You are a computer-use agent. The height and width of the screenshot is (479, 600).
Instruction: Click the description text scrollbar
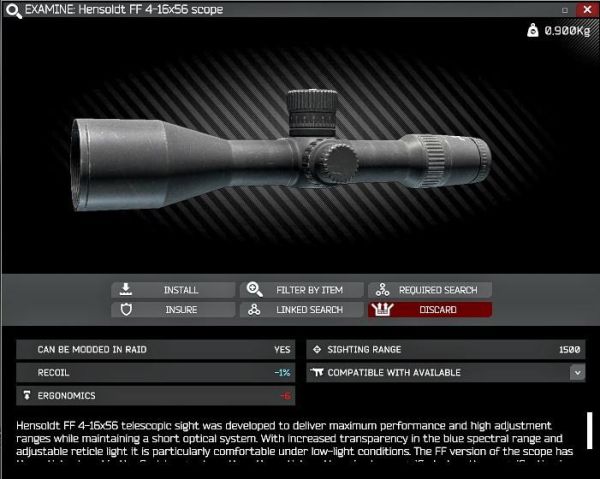click(x=590, y=430)
